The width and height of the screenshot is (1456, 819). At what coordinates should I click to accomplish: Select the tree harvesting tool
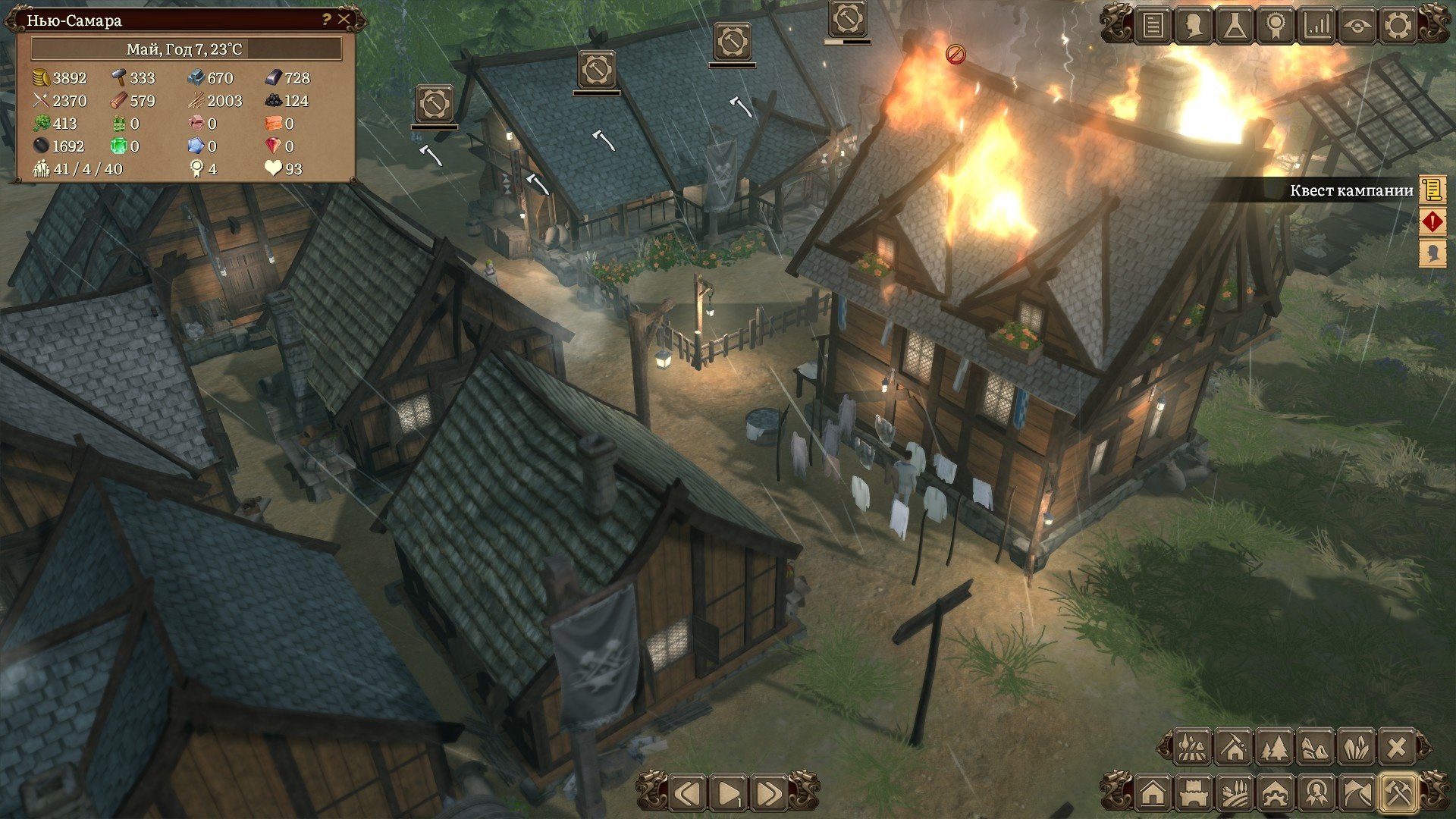point(1275,748)
